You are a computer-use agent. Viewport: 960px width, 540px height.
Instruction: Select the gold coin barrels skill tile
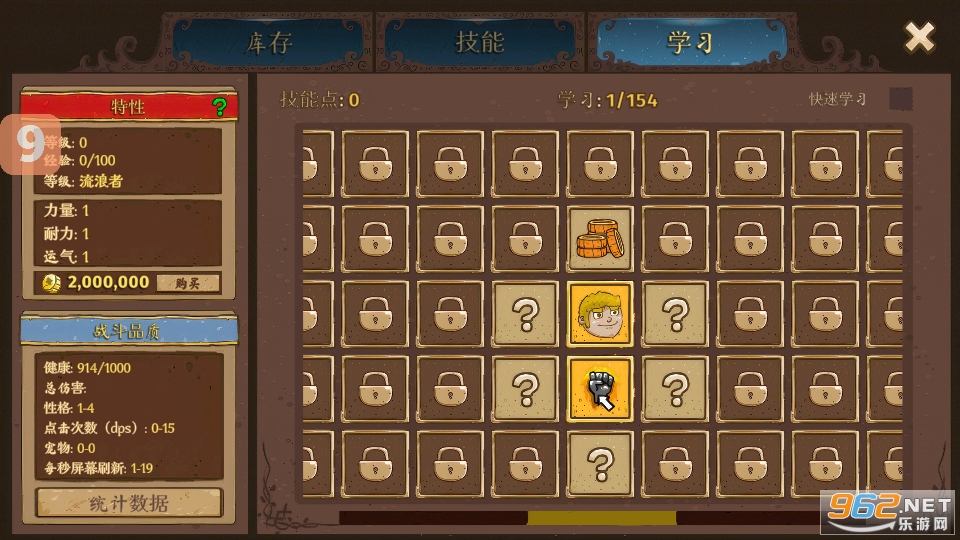(600, 239)
